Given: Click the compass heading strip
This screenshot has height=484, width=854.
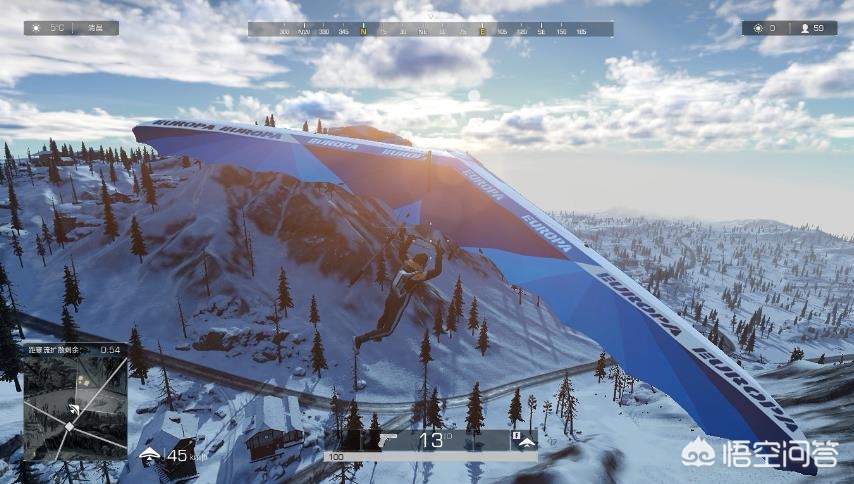Looking at the screenshot, I should pyautogui.click(x=430, y=30).
